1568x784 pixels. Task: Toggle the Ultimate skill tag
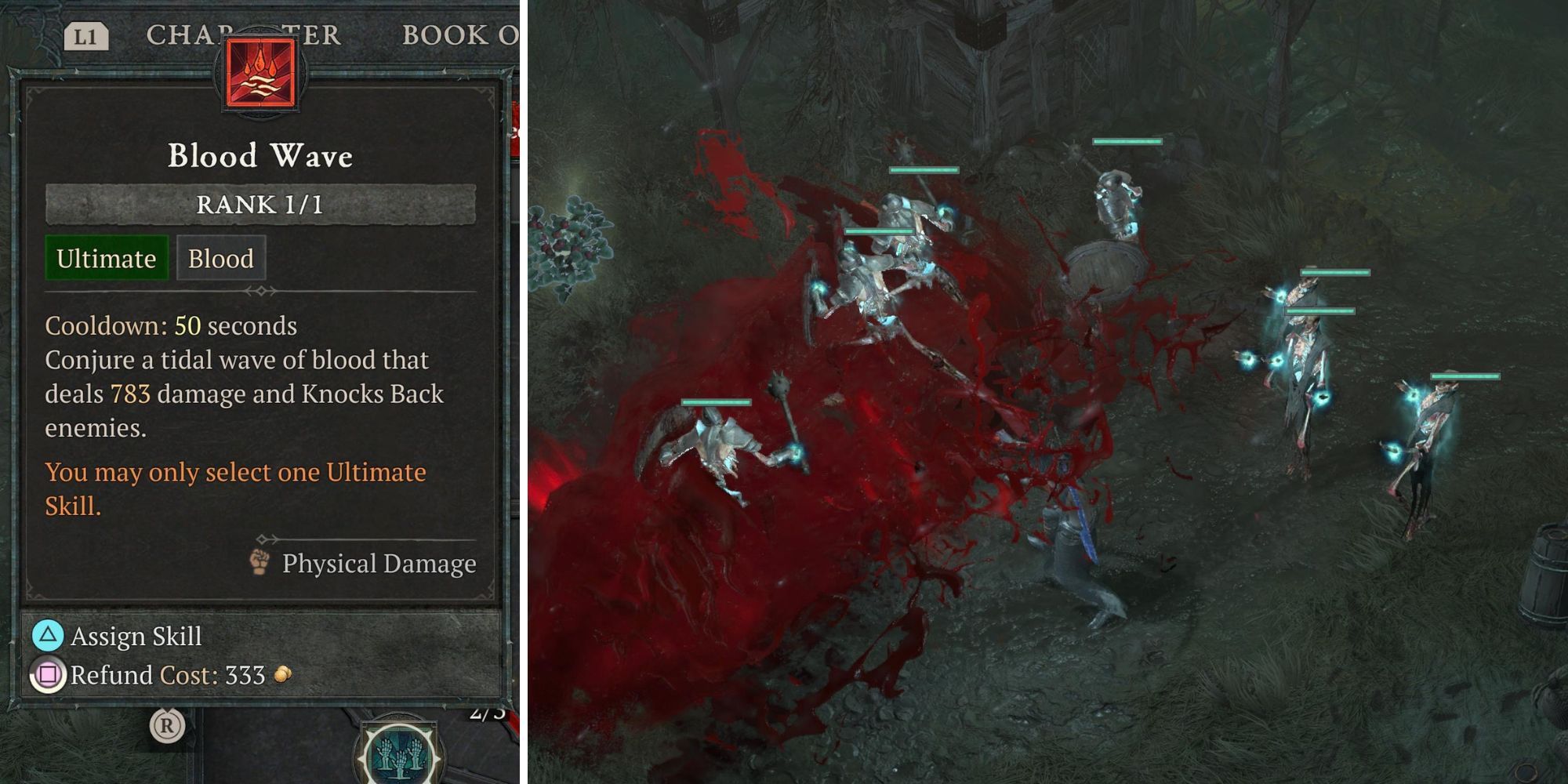[107, 259]
